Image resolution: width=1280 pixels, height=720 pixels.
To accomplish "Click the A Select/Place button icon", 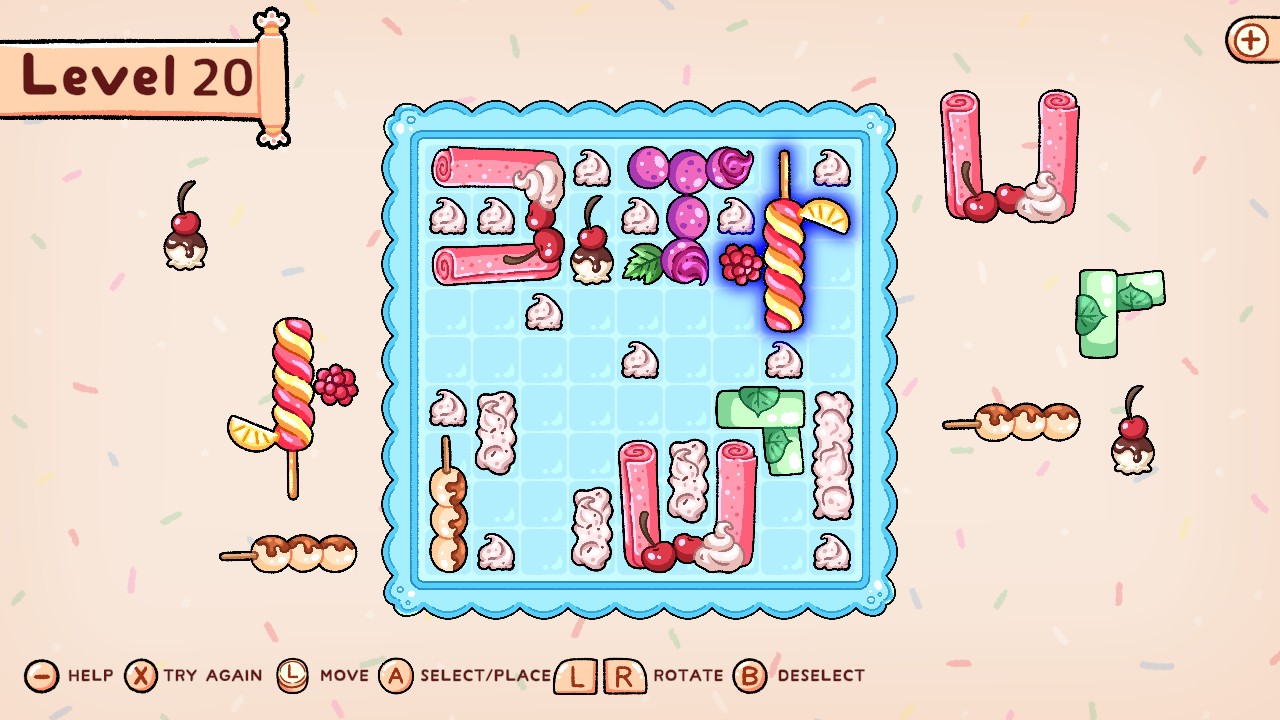I will pos(397,675).
